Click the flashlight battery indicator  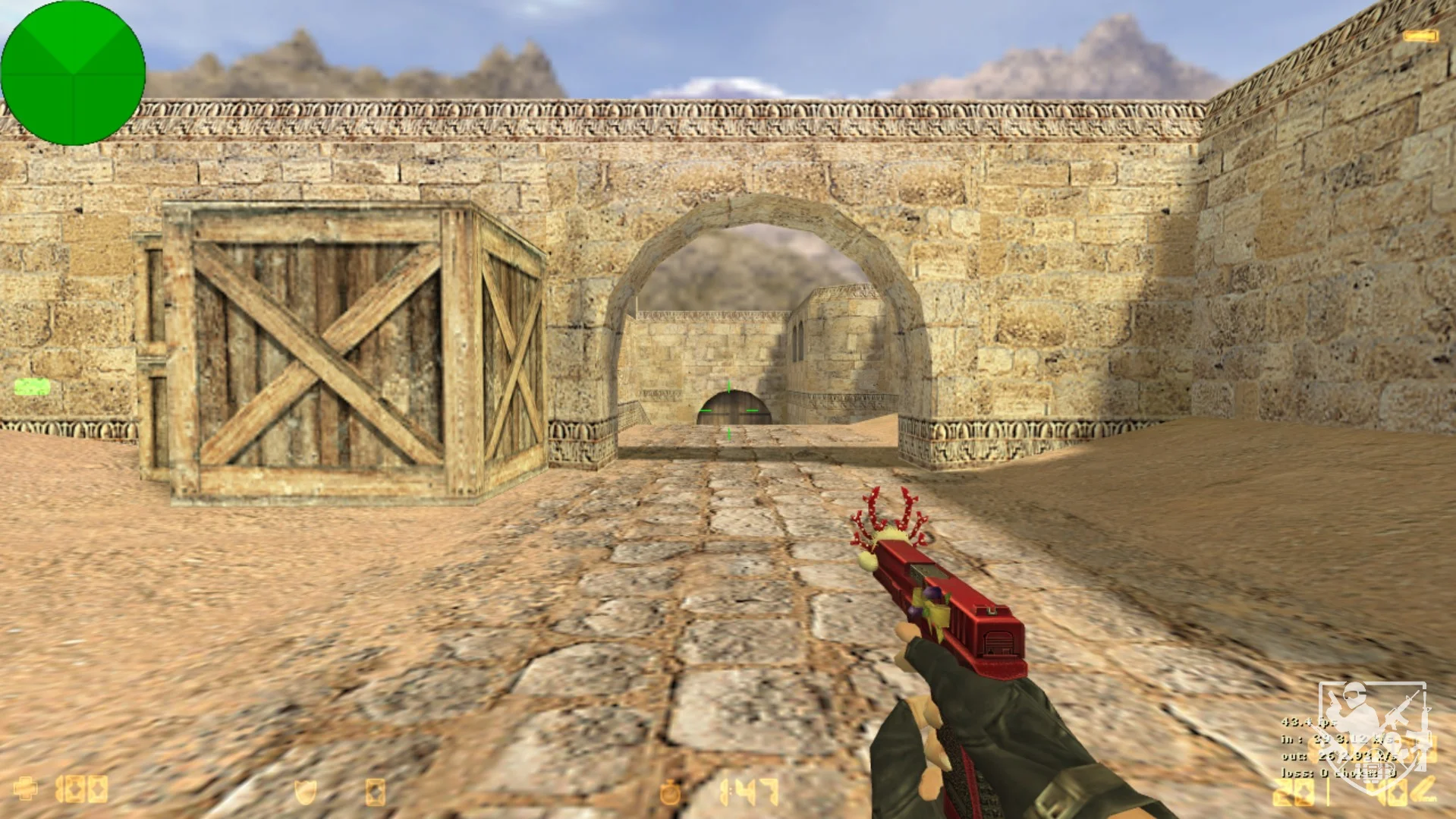point(1420,36)
